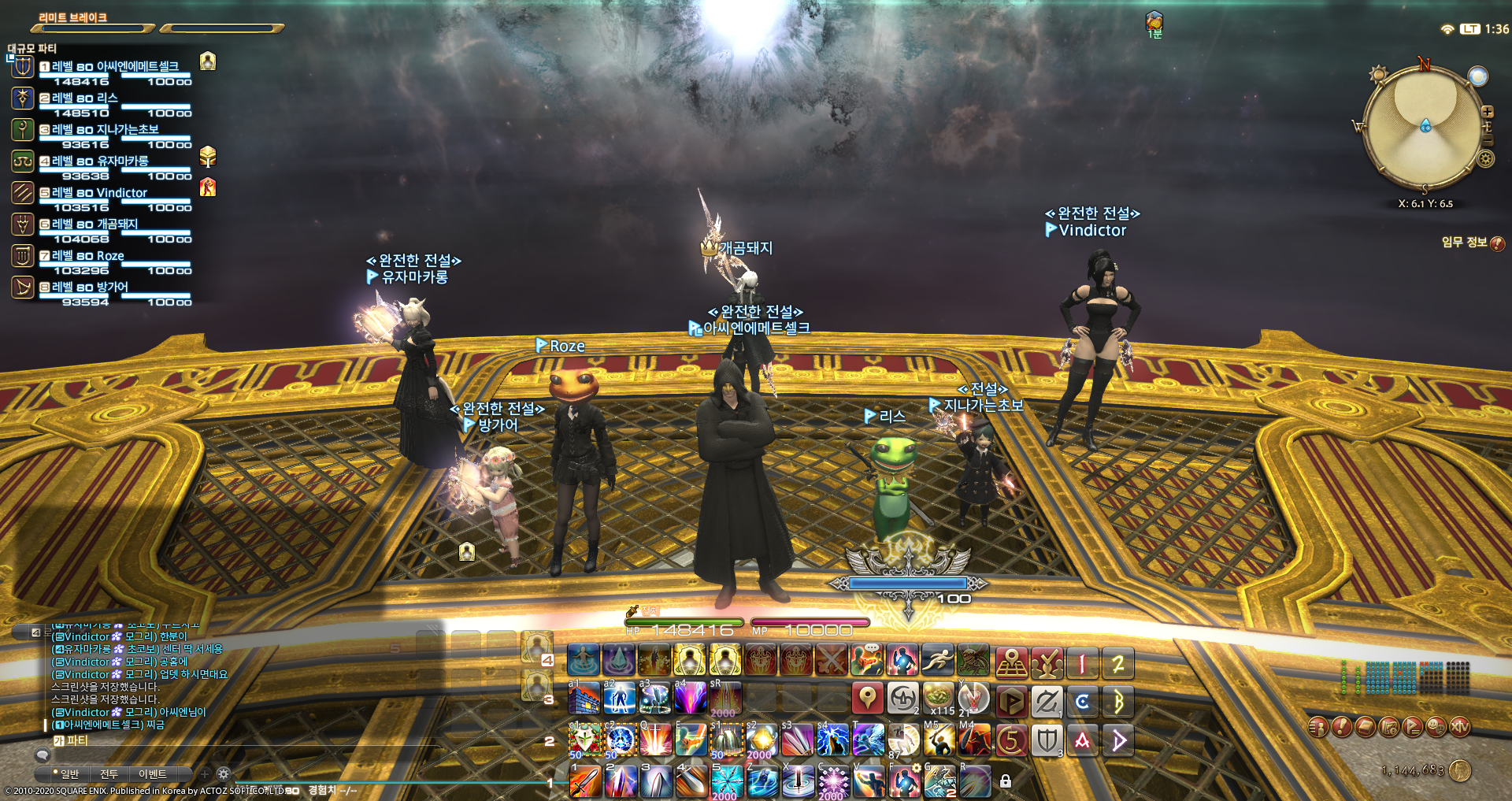Toggle the chat speech bubble button
The height and width of the screenshot is (801, 1512).
(43, 754)
